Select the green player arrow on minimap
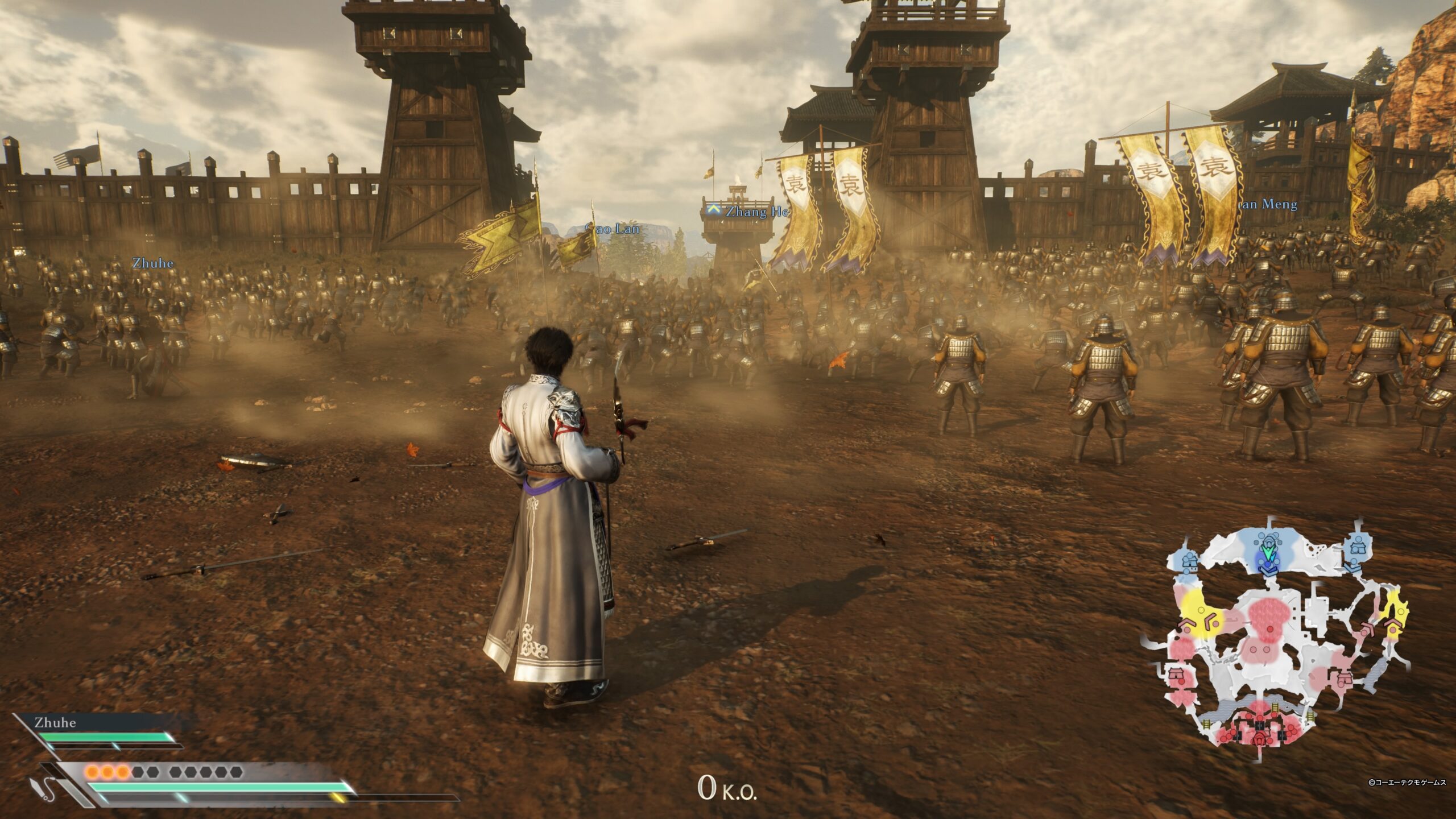The height and width of the screenshot is (819, 1456). [x=1267, y=552]
